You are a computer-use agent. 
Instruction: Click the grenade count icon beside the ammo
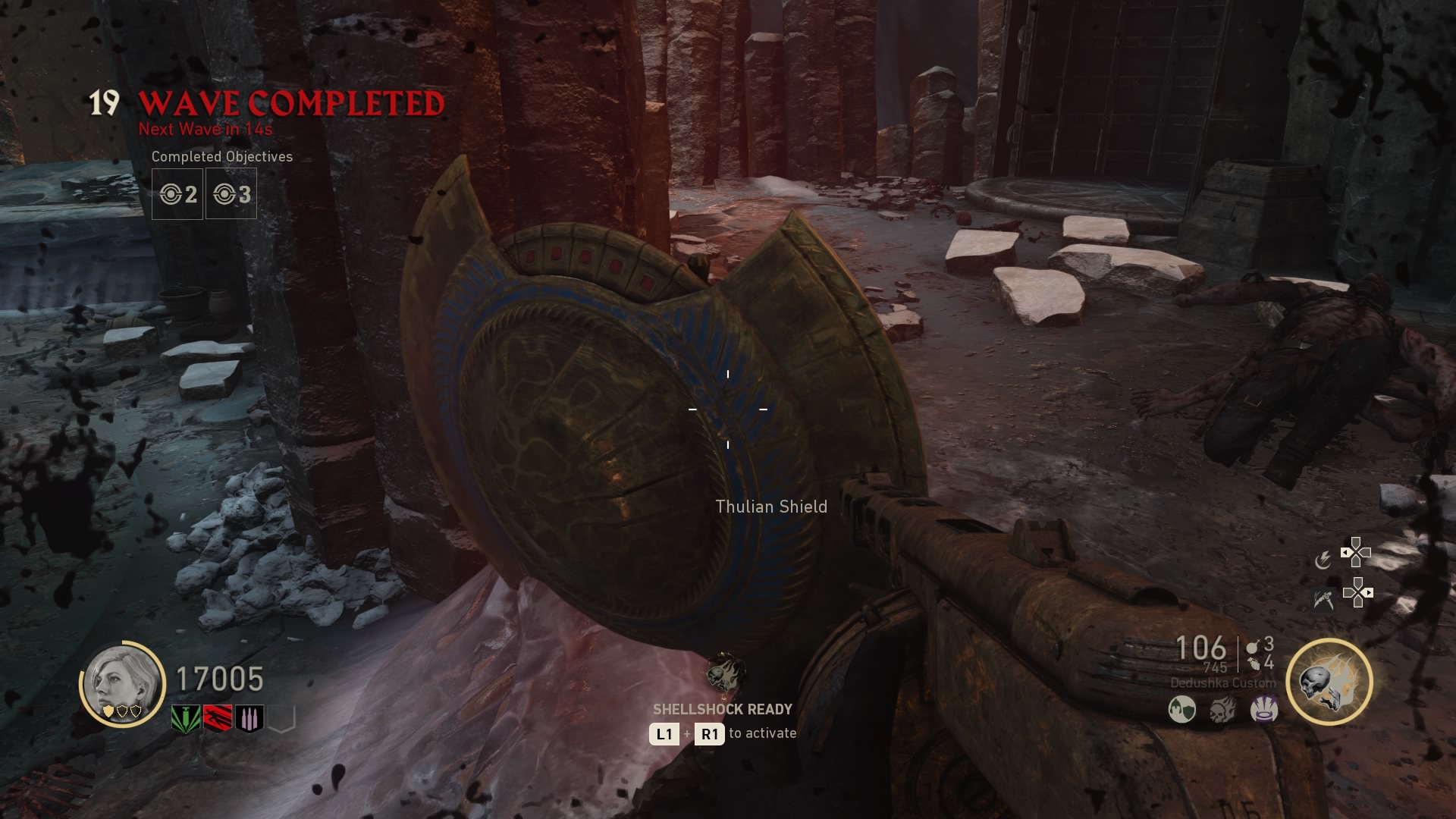pyautogui.click(x=1253, y=649)
